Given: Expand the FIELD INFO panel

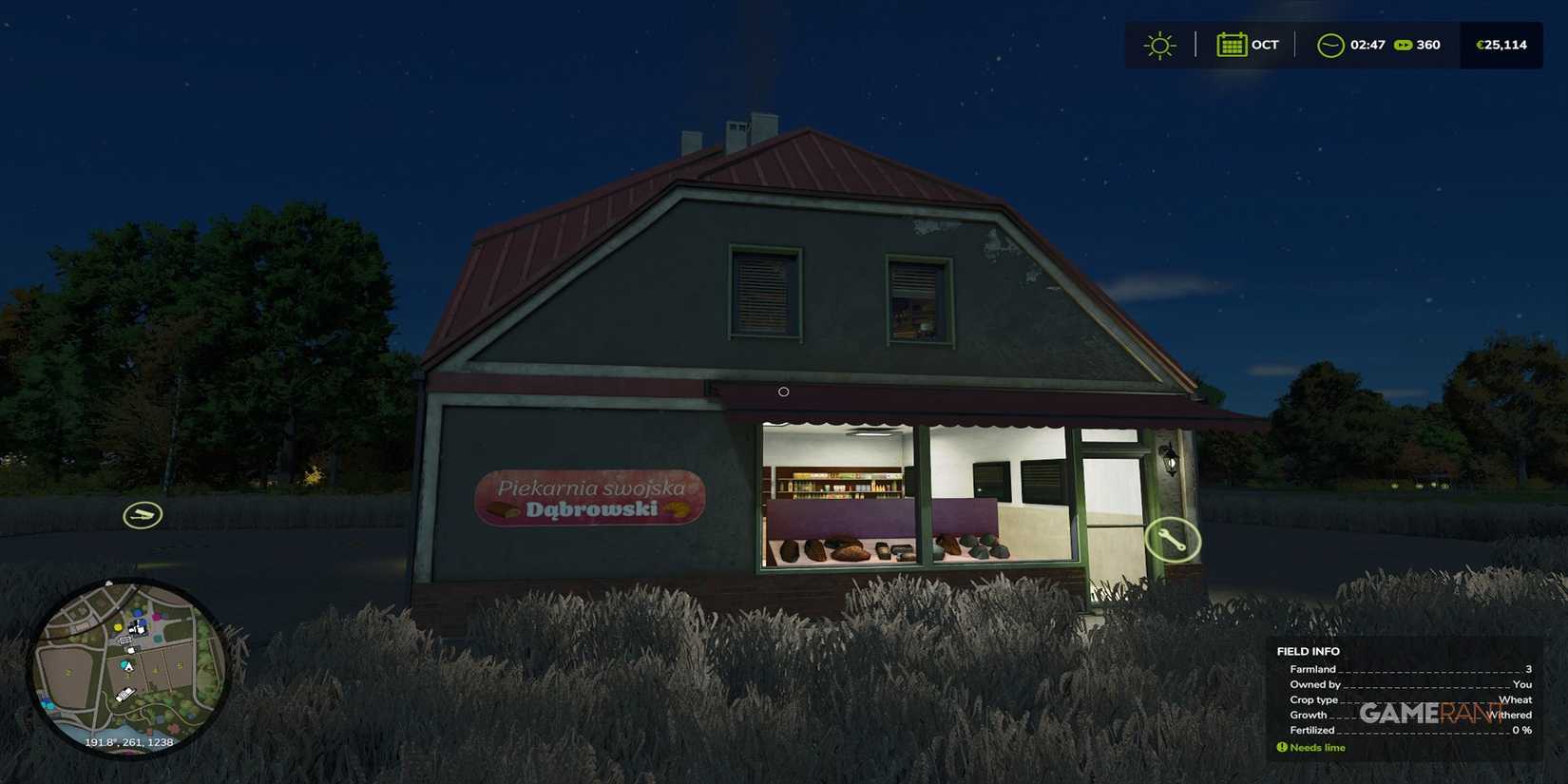Looking at the screenshot, I should [1310, 651].
